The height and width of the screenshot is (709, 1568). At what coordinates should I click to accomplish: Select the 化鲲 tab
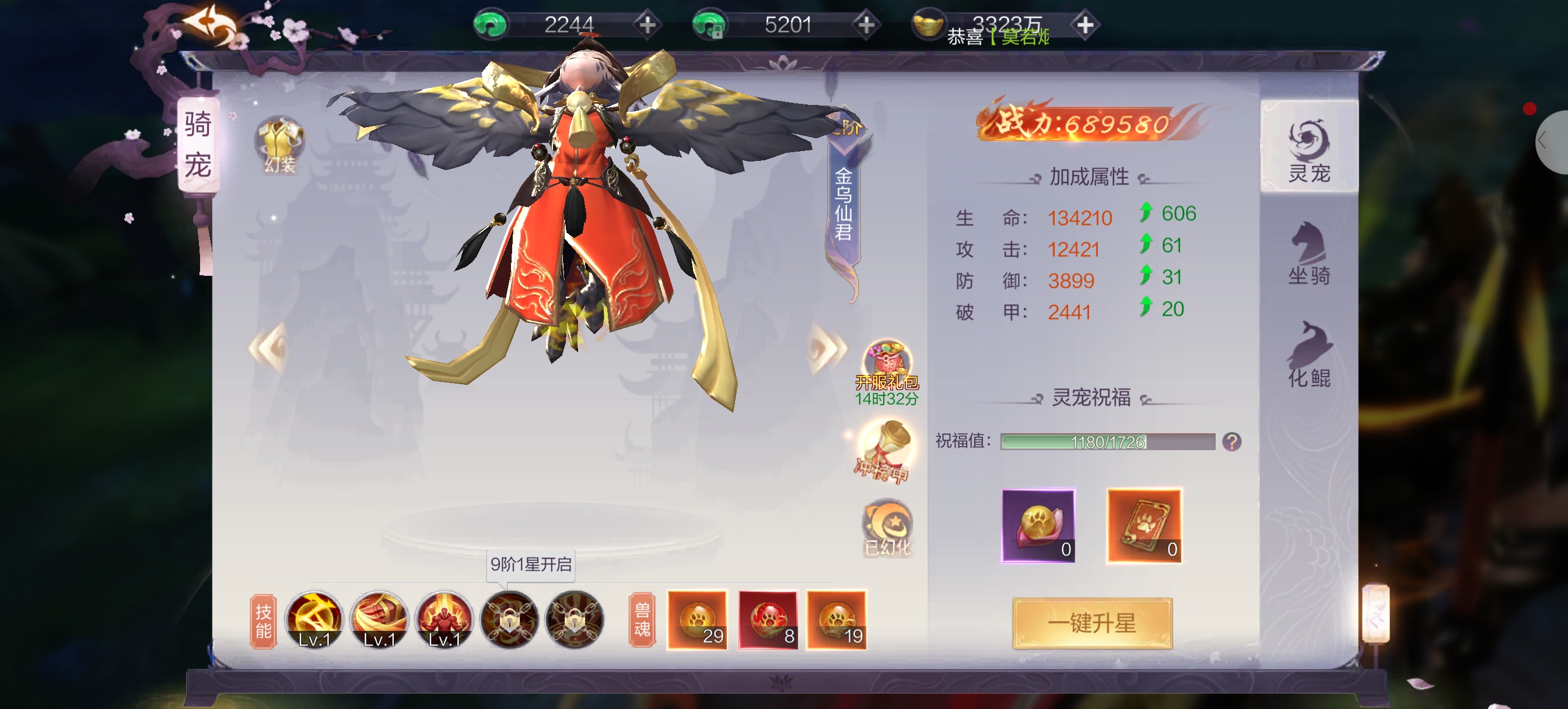(1308, 355)
